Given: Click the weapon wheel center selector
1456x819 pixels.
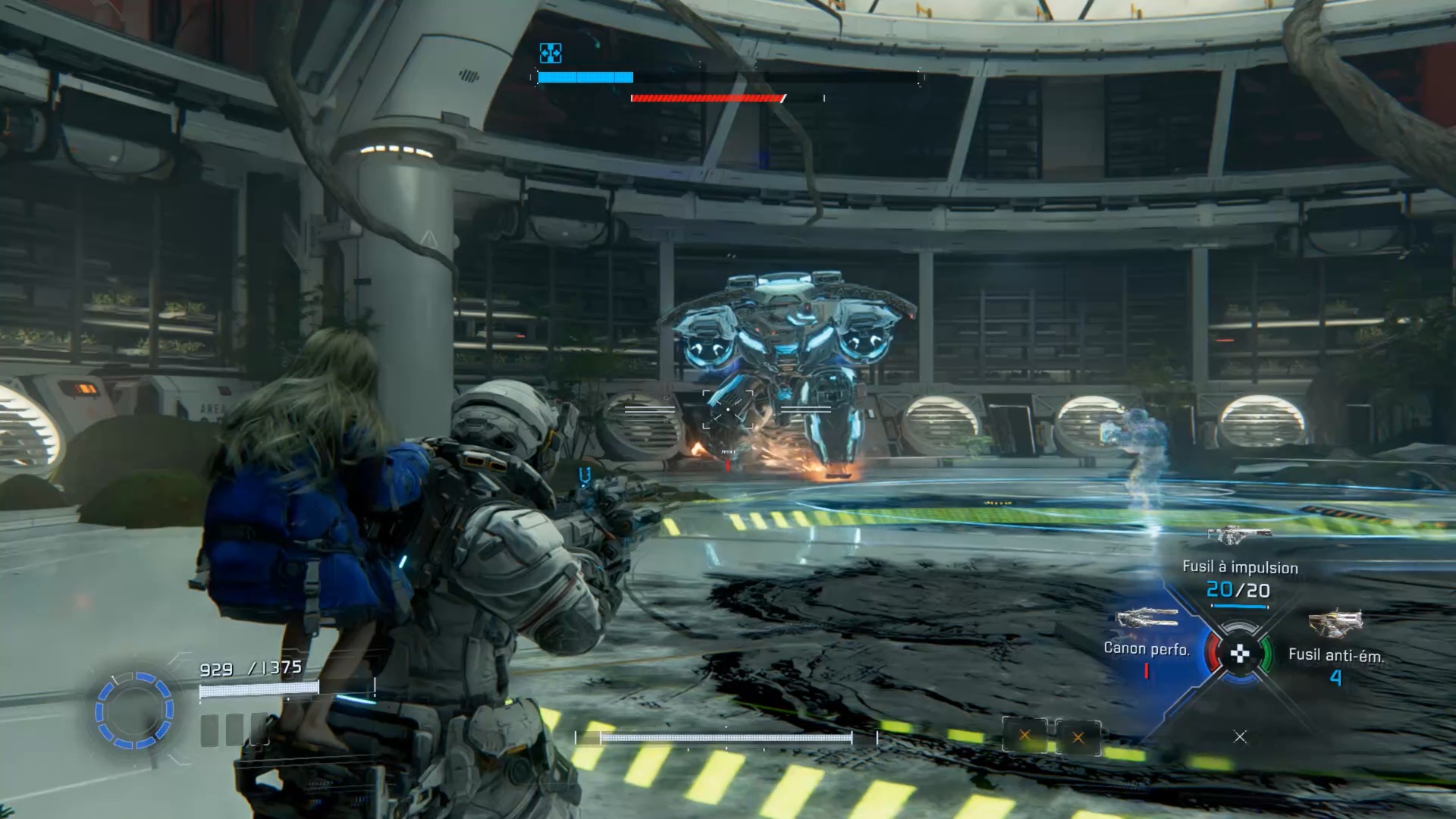Looking at the screenshot, I should click(x=1239, y=653).
